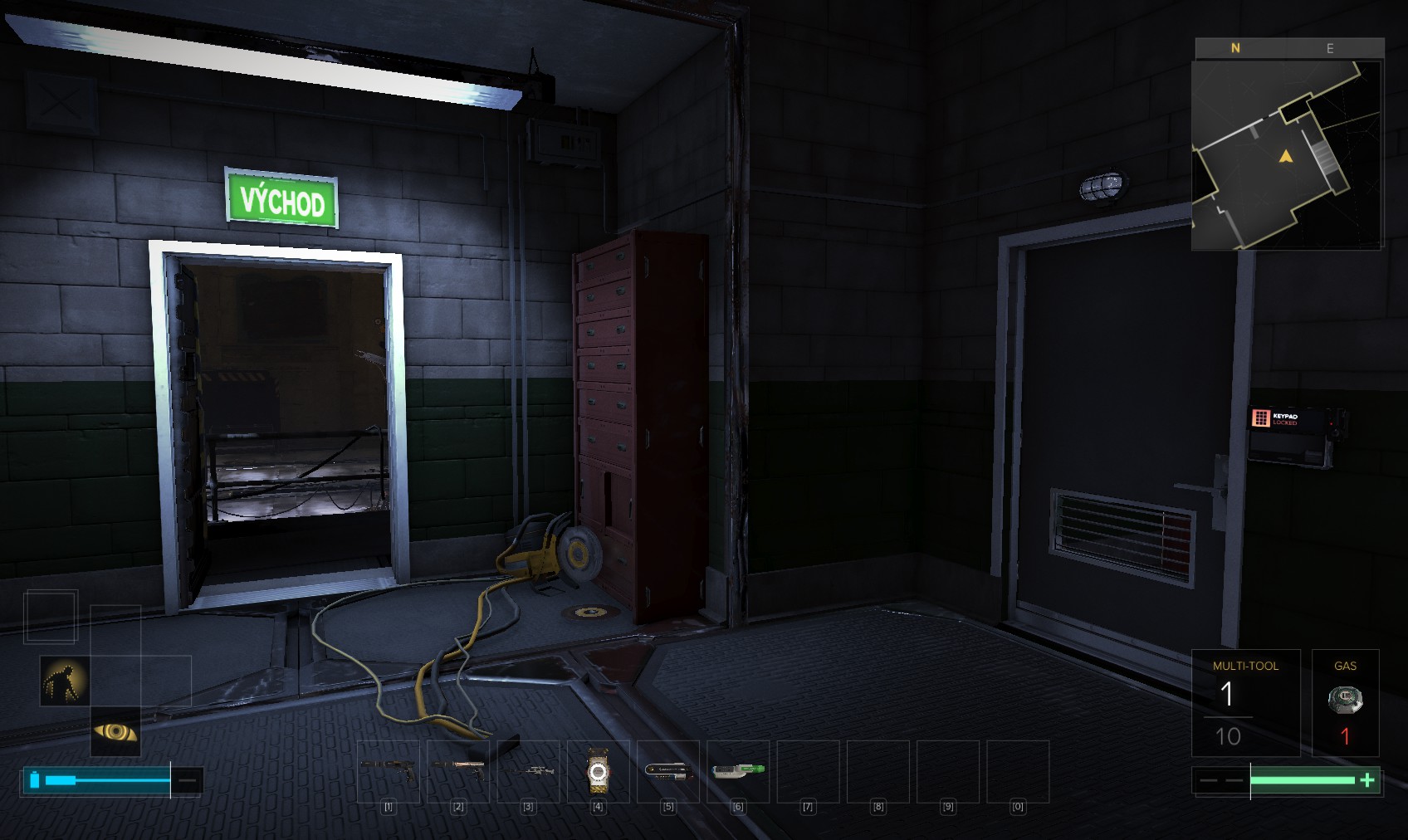Select the round device in hotbar slot 4
The width and height of the screenshot is (1408, 840).
point(598,772)
